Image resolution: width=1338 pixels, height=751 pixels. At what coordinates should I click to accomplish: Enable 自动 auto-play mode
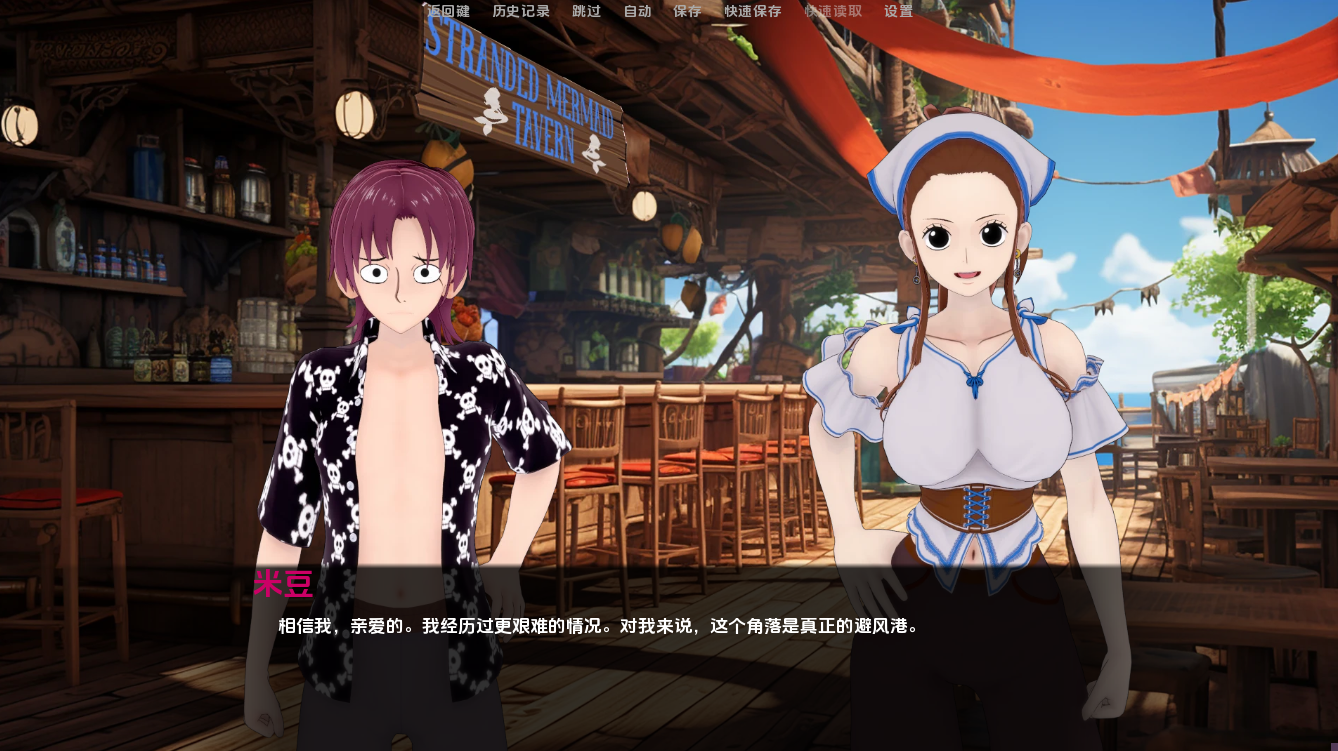click(x=637, y=13)
